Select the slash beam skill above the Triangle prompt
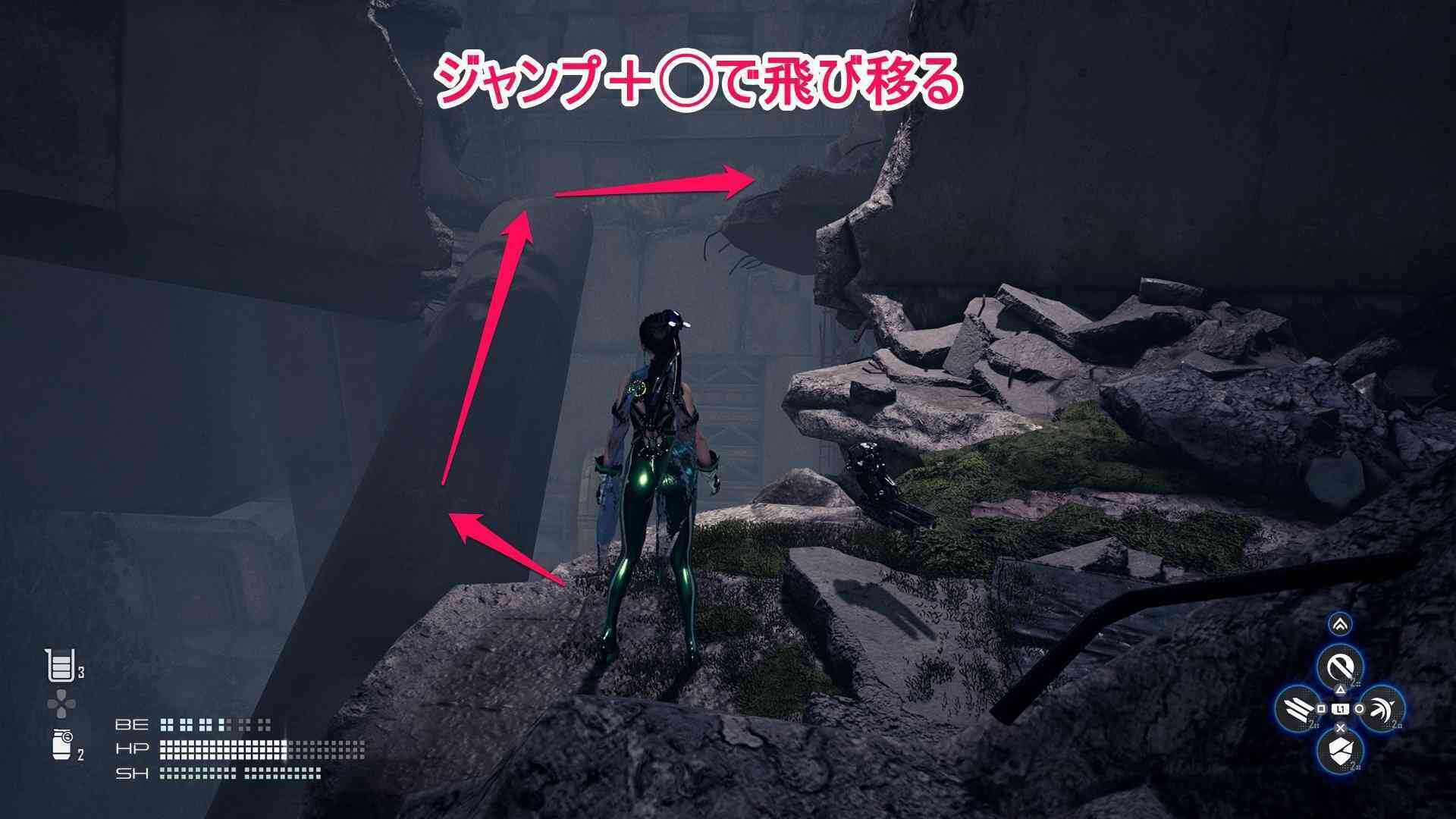 (x=1338, y=666)
